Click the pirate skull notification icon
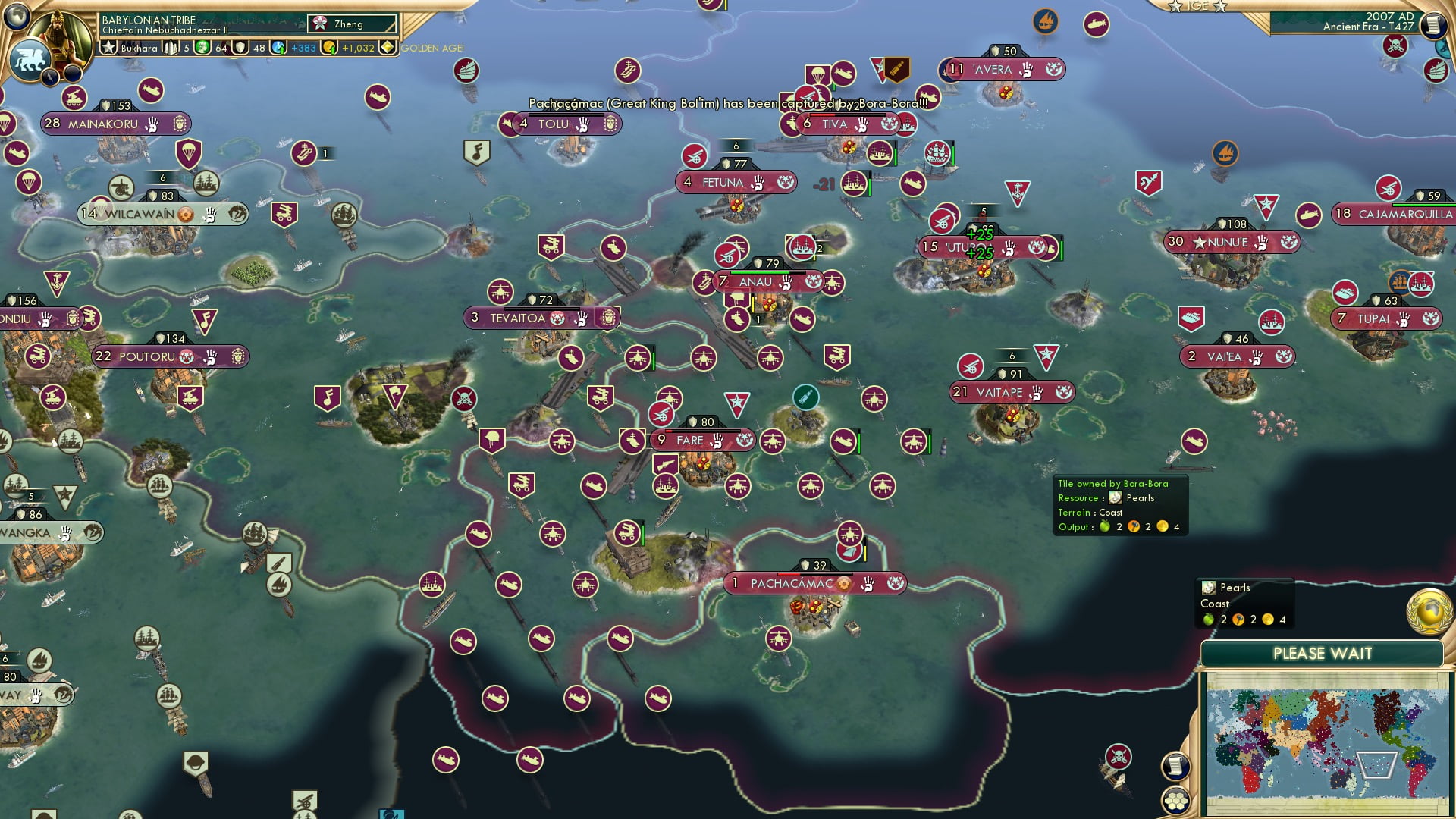The image size is (1456, 819). pos(1396,46)
